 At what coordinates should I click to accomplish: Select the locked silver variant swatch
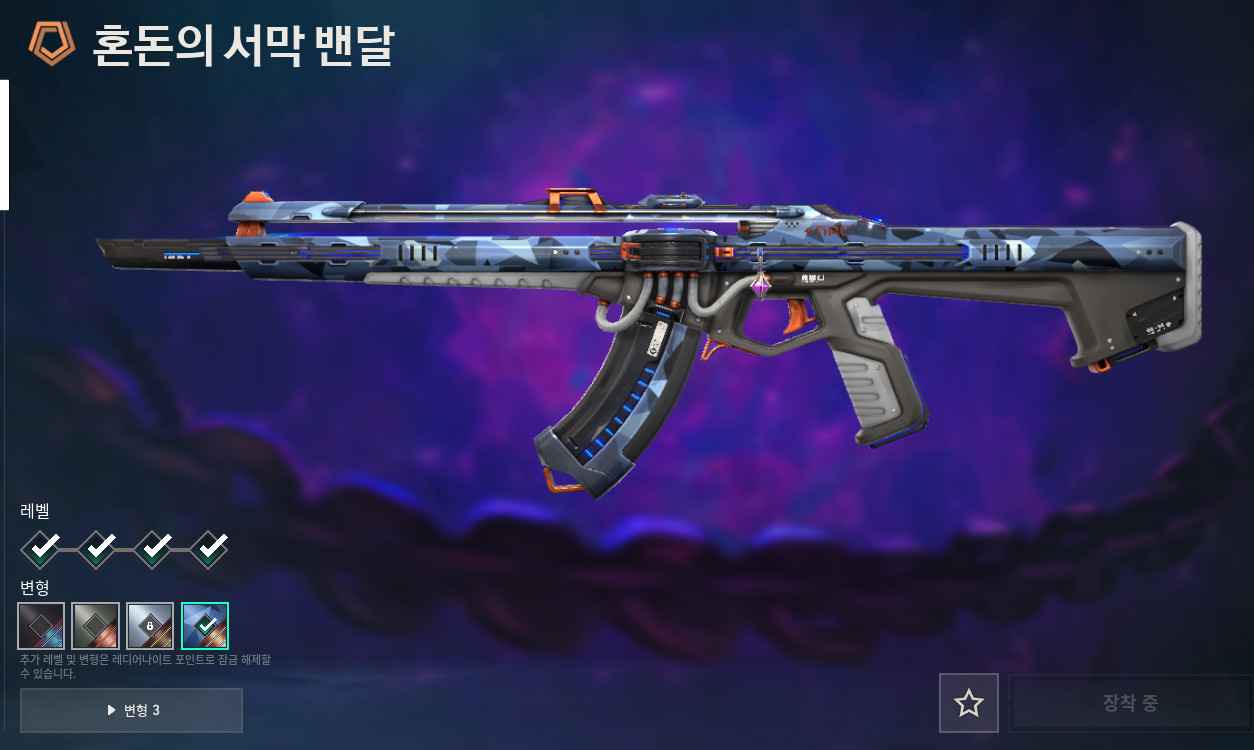tap(150, 626)
